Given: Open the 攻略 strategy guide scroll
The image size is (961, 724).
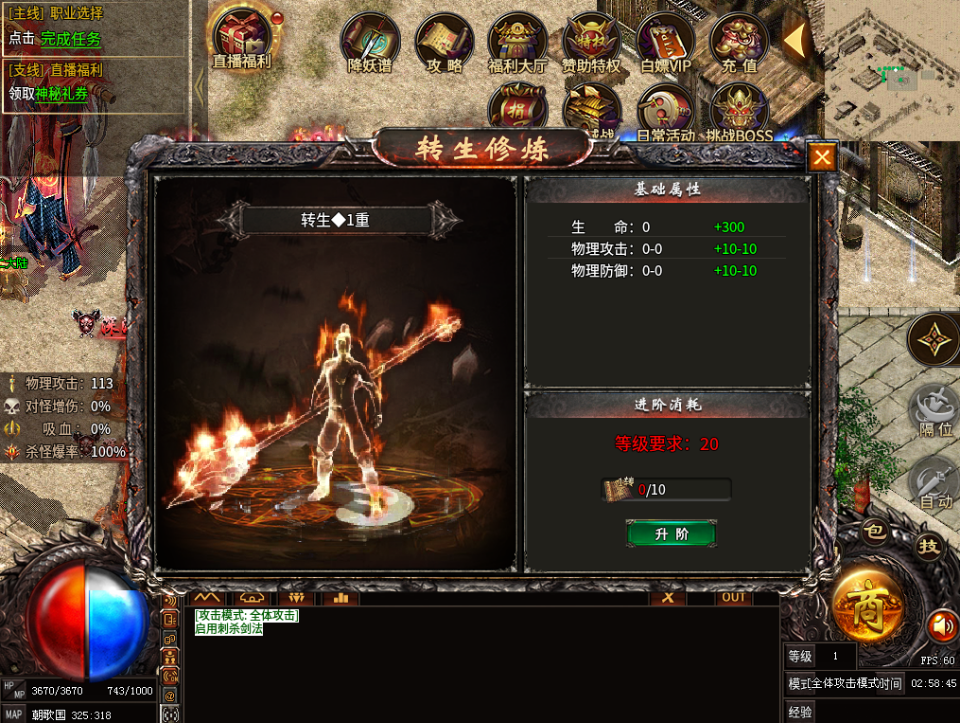Looking at the screenshot, I should point(445,41).
